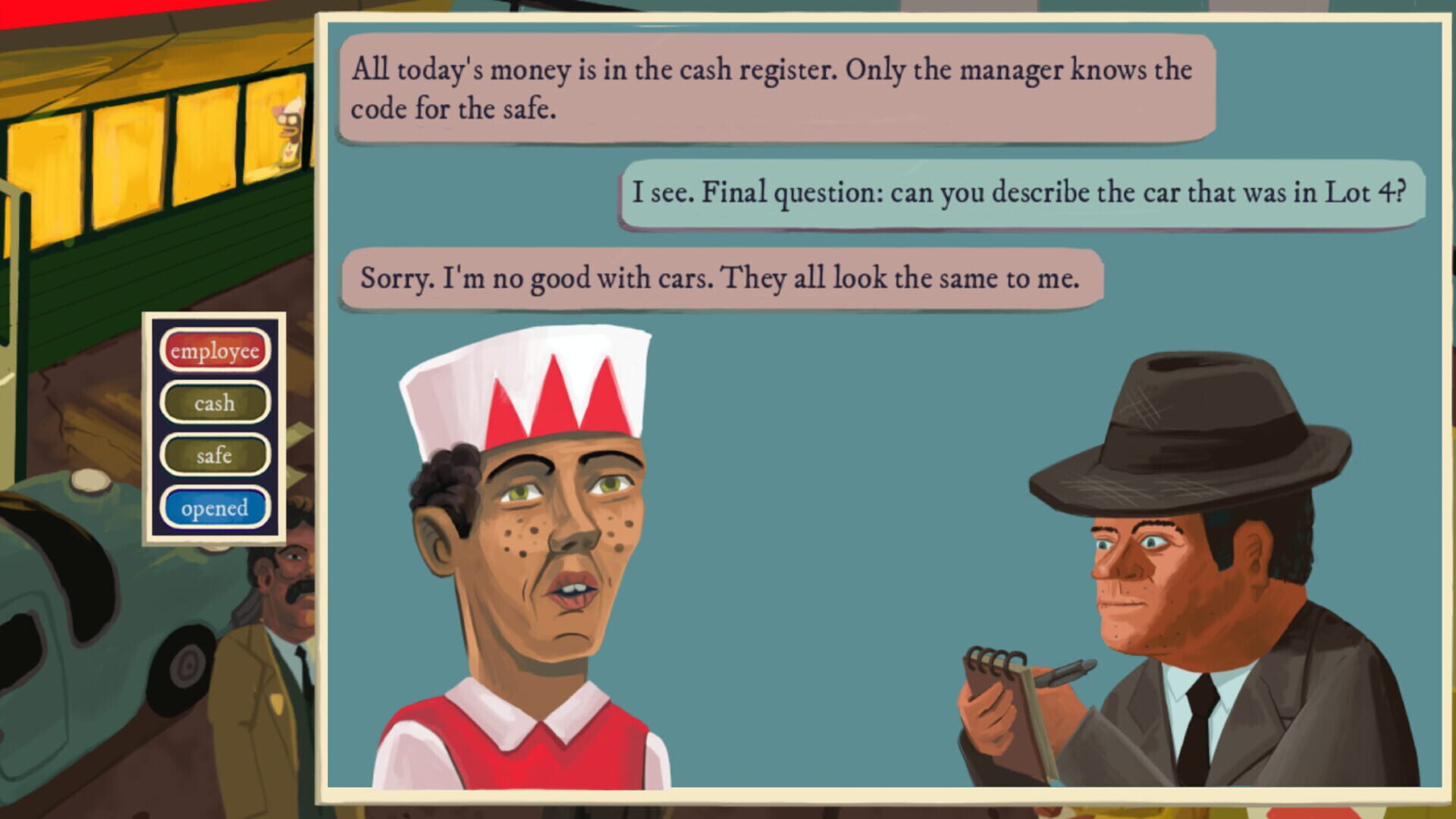Select the red 'employee' keyword

click(x=215, y=350)
